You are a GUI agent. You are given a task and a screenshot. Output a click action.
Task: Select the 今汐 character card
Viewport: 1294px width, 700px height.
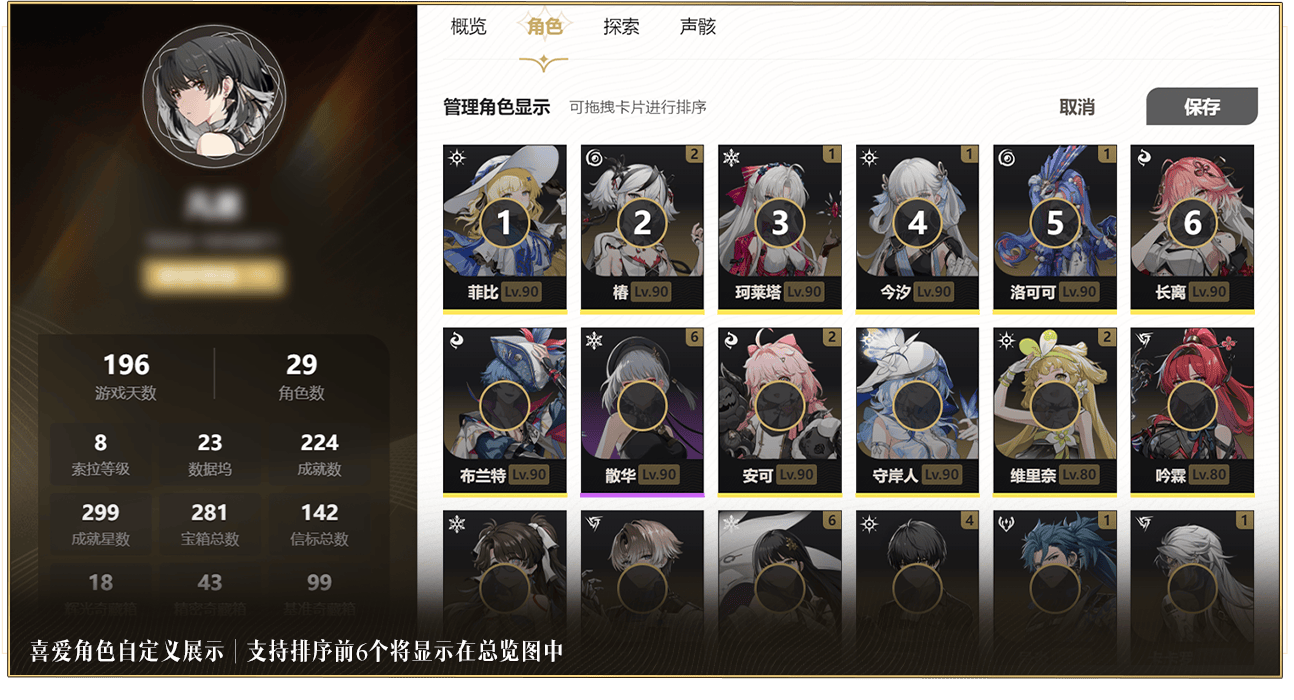(917, 227)
